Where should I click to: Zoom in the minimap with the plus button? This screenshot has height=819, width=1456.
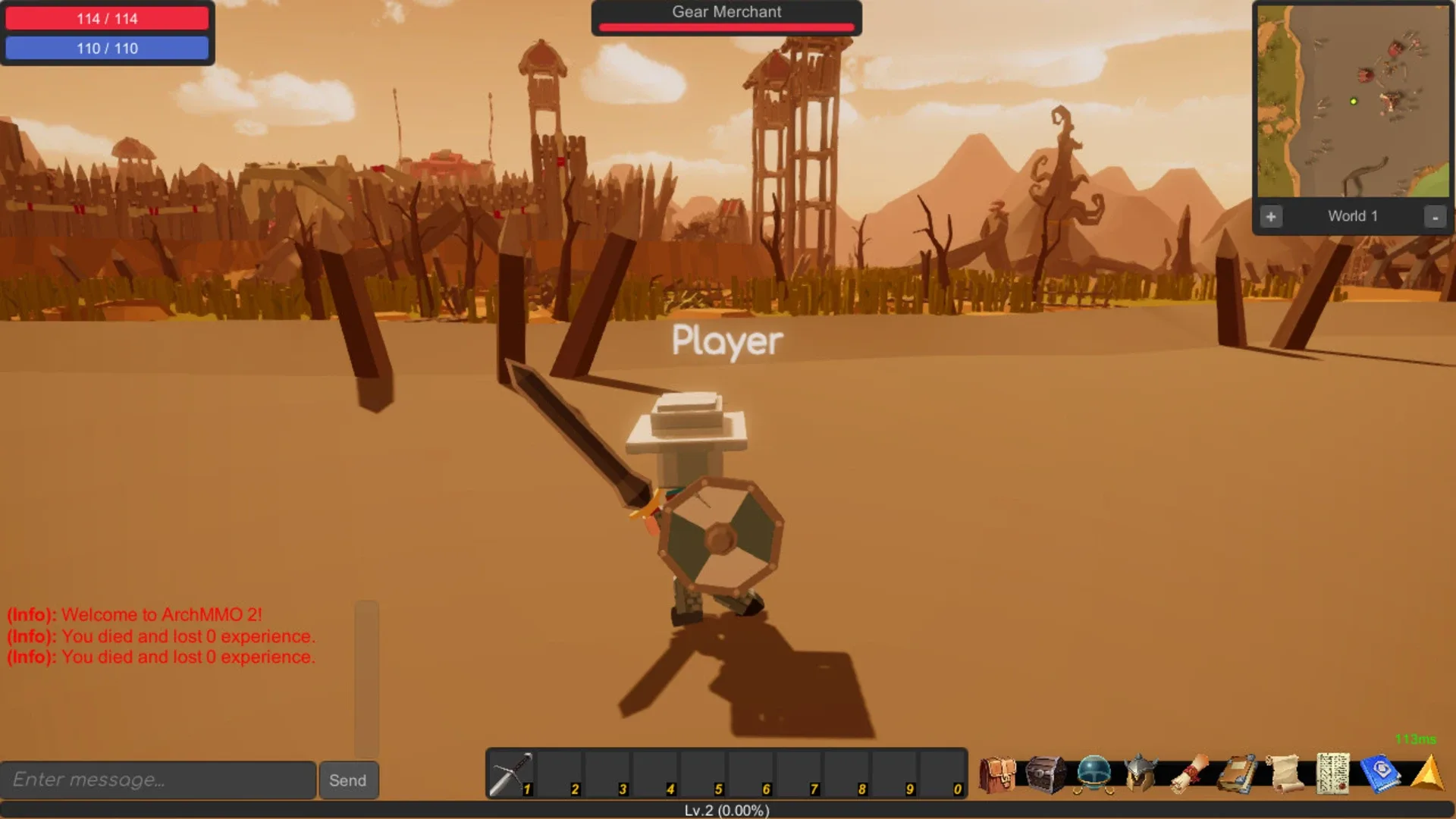coord(1271,216)
